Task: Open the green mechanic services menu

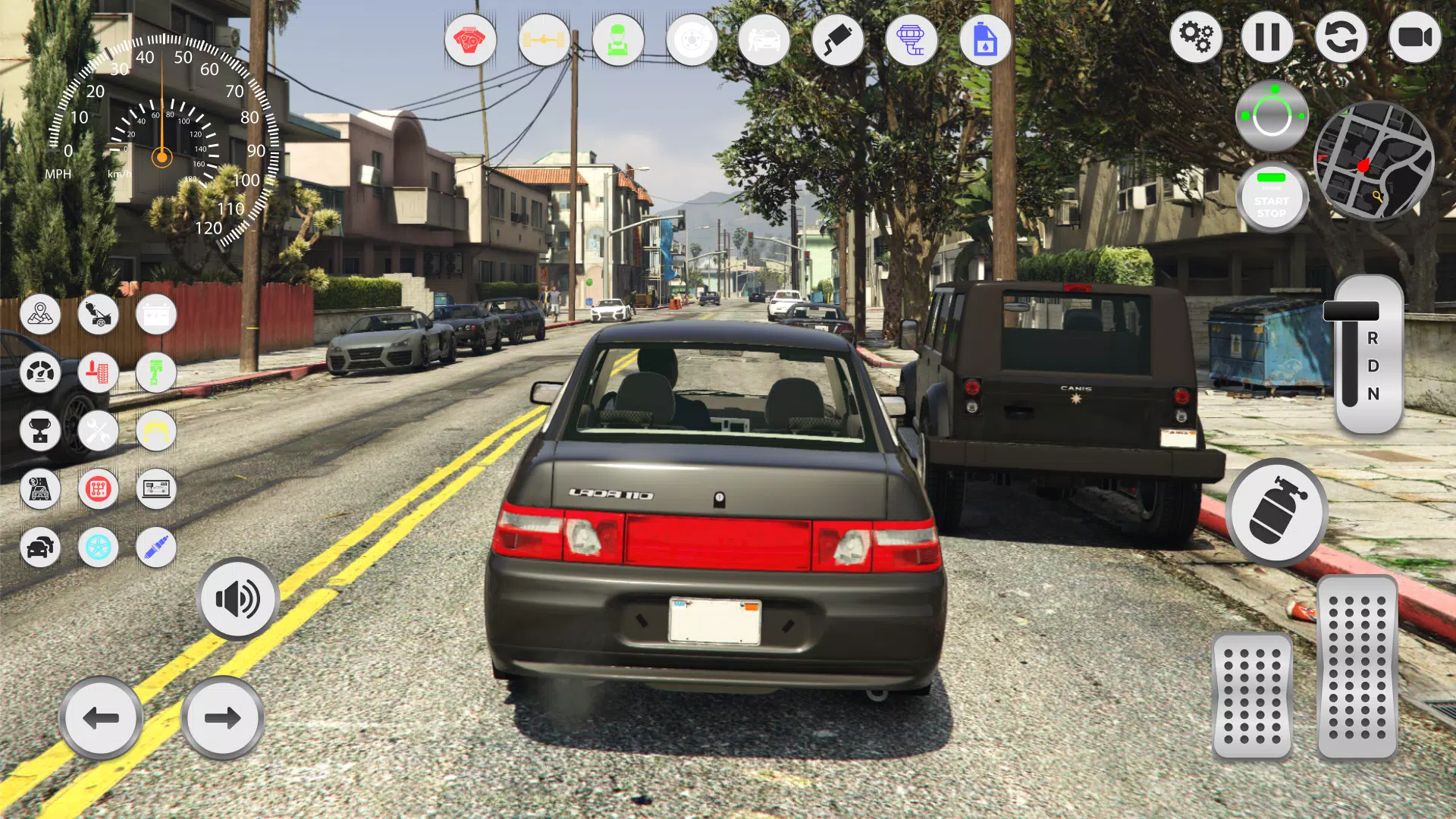Action: [618, 41]
